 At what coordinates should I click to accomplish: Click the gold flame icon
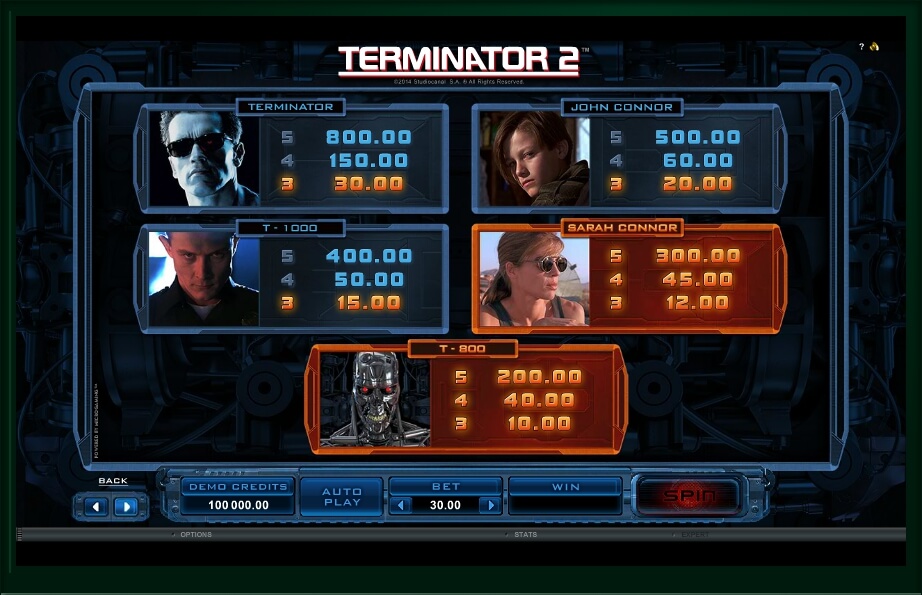[874, 47]
